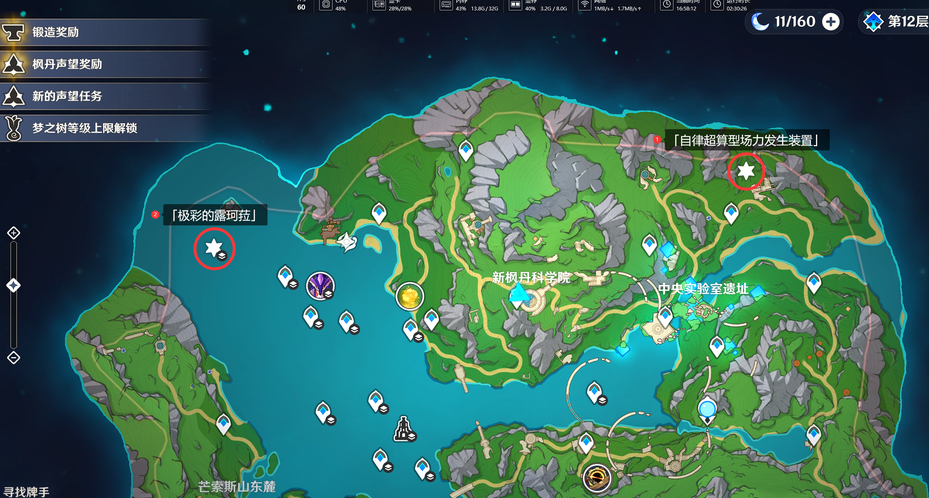Select the 自律超算型场力发生装置 star marker
Viewport: 929px width, 498px height.
745,171
